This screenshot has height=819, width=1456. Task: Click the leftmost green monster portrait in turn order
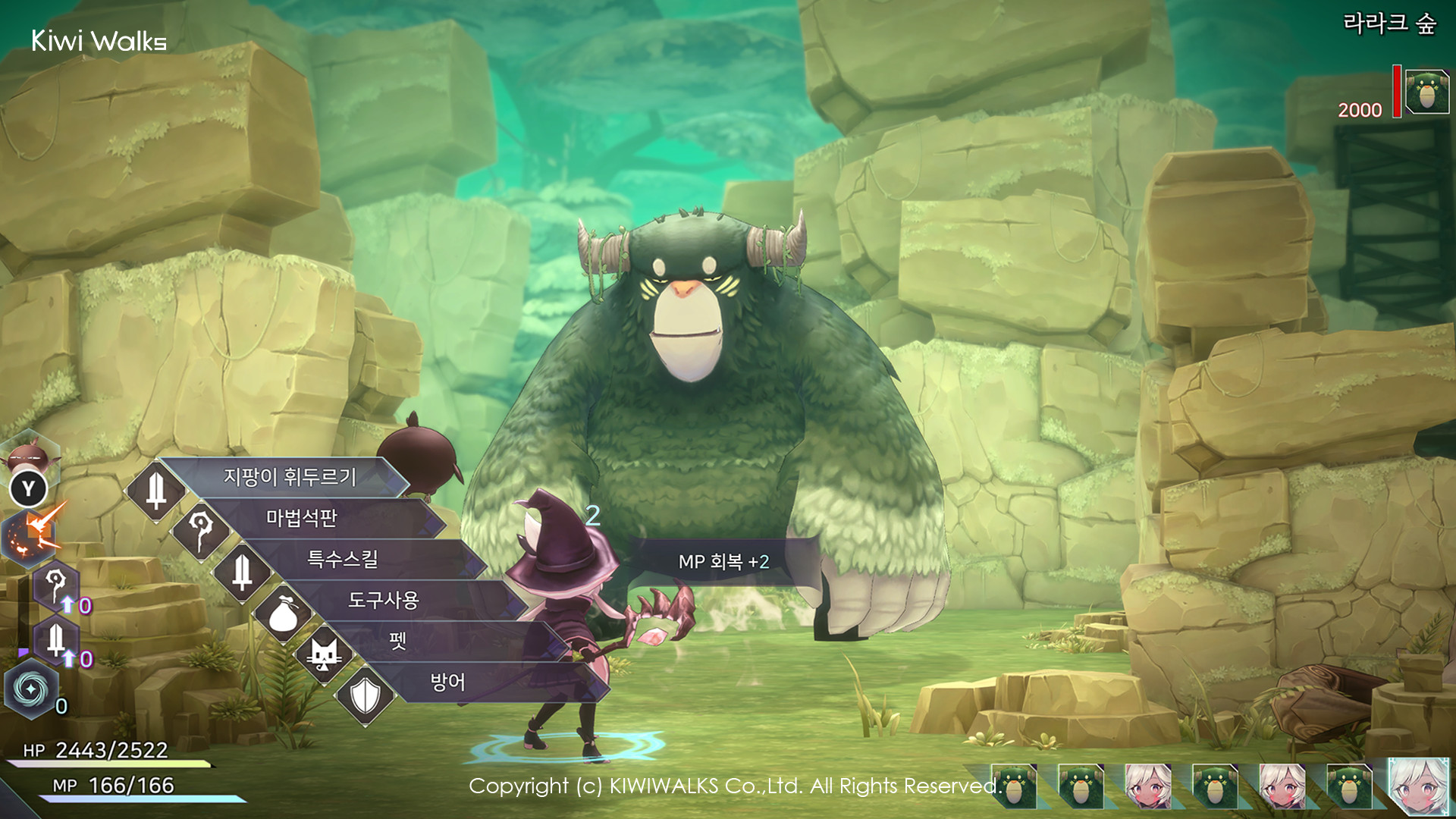[x=1016, y=787]
